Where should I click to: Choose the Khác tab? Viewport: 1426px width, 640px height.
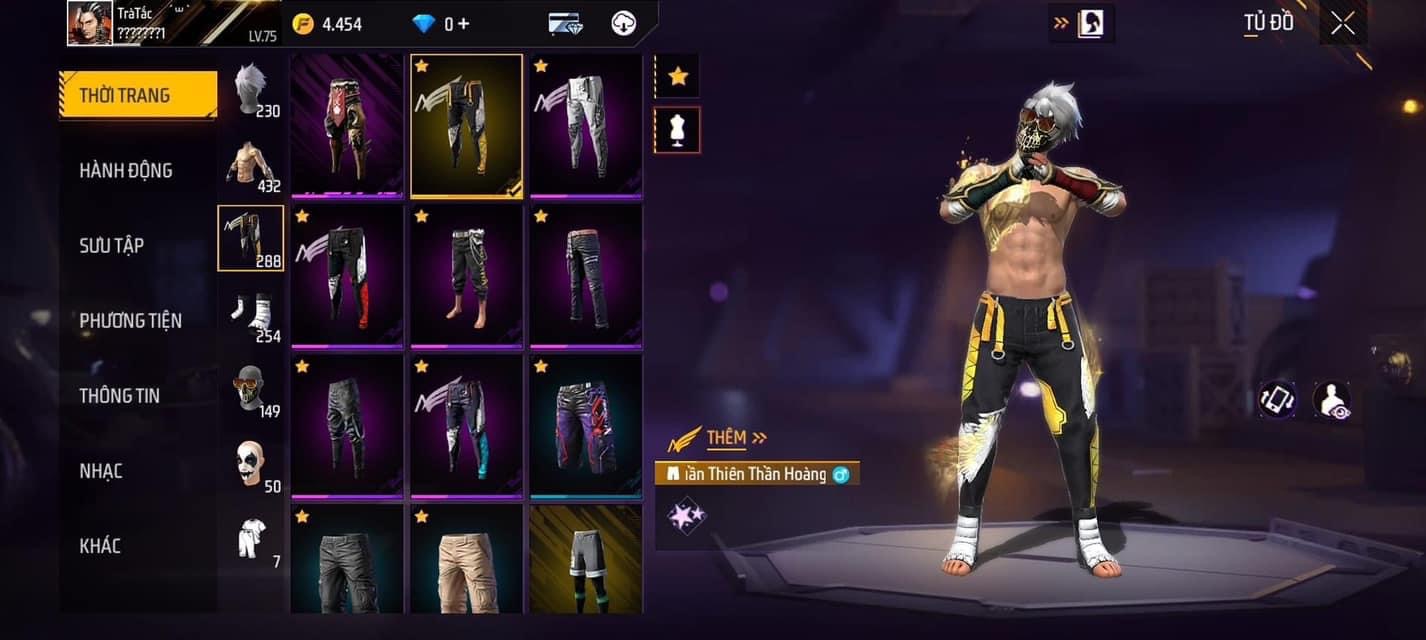100,546
